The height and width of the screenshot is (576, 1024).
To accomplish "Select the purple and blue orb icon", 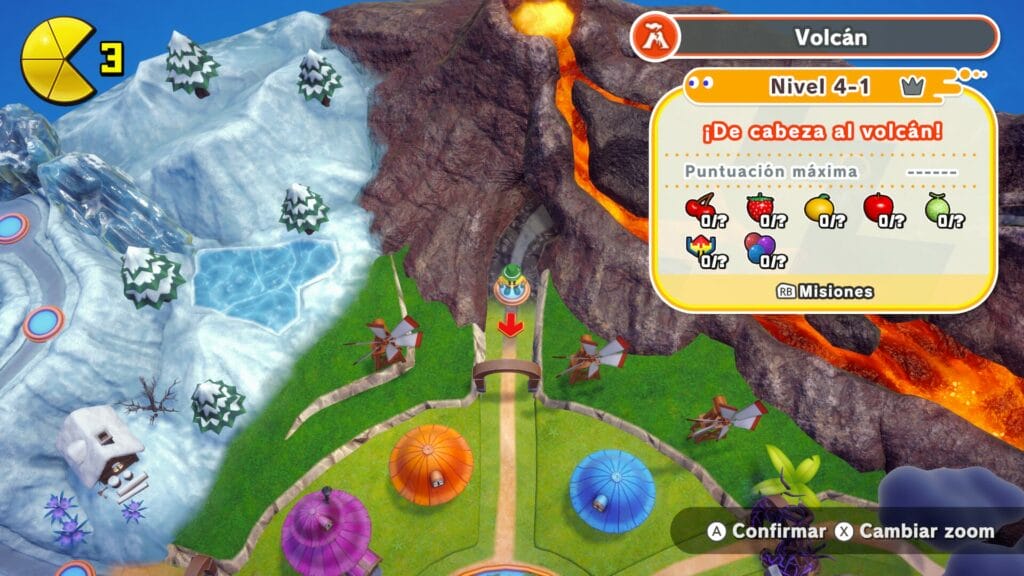I will click(760, 250).
